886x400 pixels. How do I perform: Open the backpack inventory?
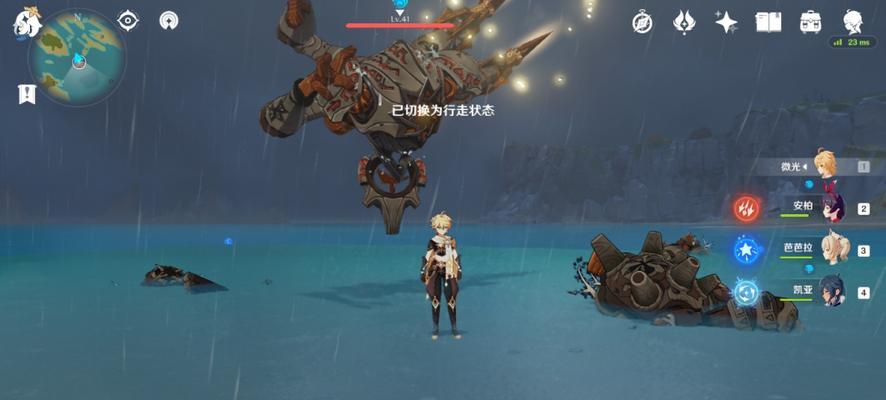tap(810, 22)
